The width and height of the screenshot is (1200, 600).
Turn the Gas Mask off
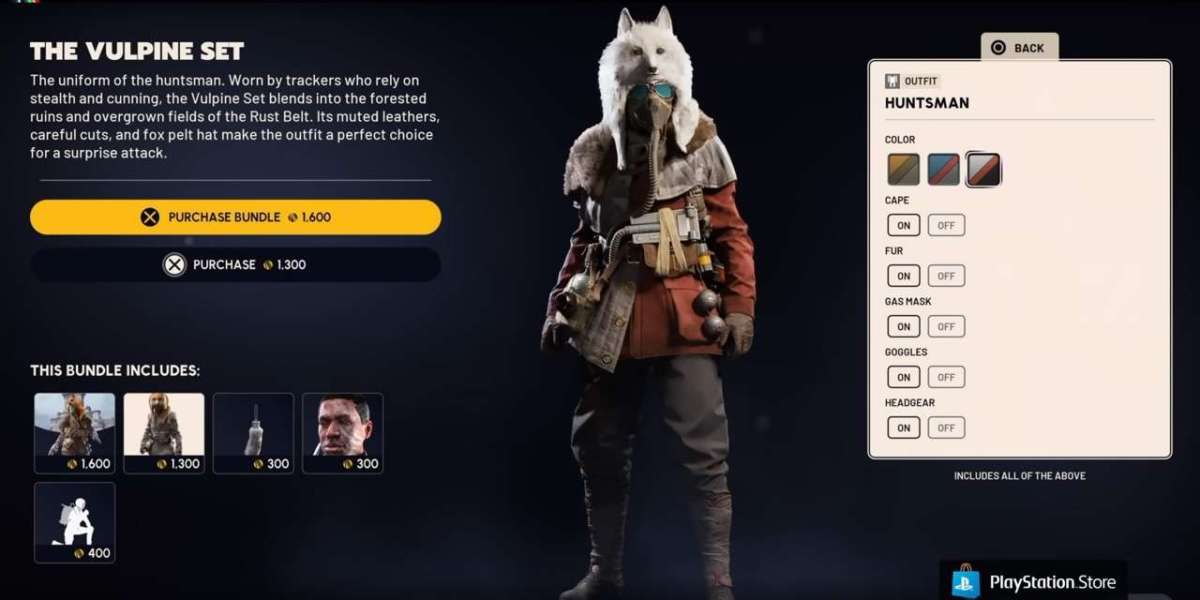click(x=946, y=326)
